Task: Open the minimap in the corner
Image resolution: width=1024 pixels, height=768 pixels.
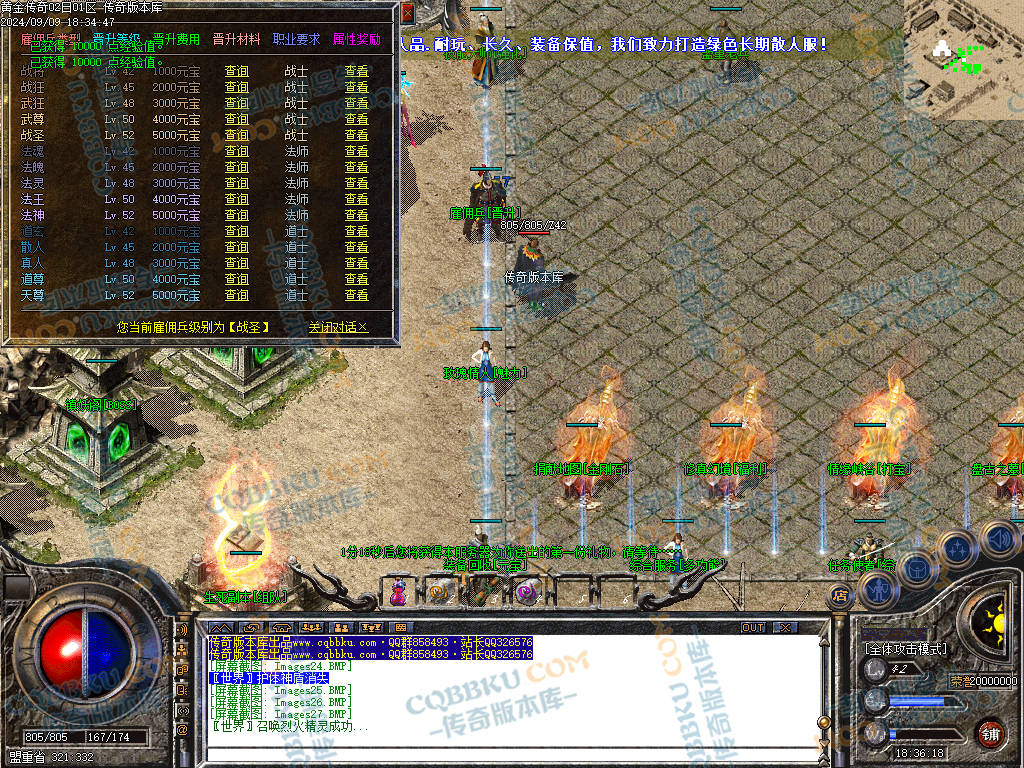Action: (963, 59)
